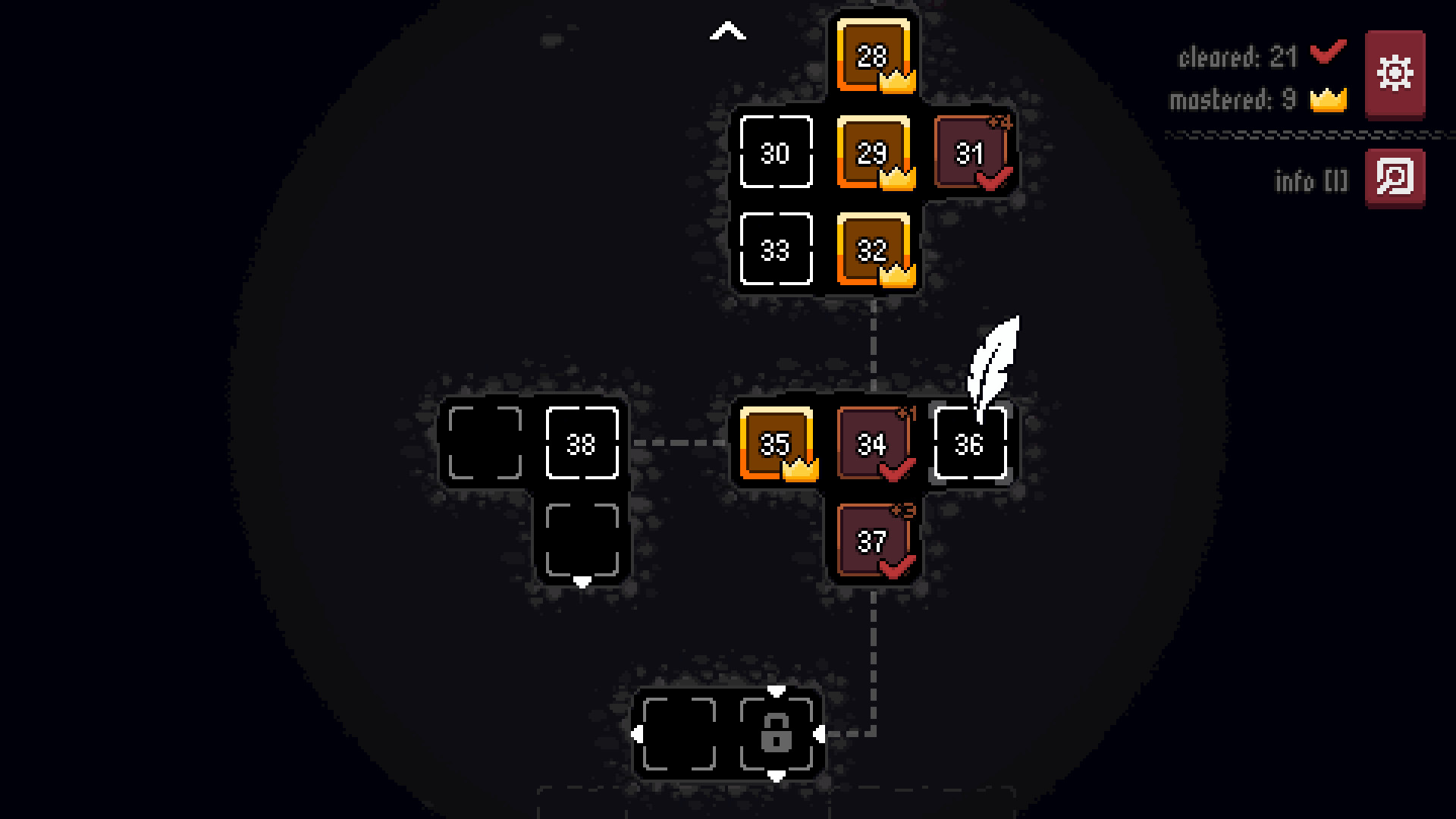Click the crown badge on level 35
This screenshot has width=1456, height=819.
click(x=802, y=471)
